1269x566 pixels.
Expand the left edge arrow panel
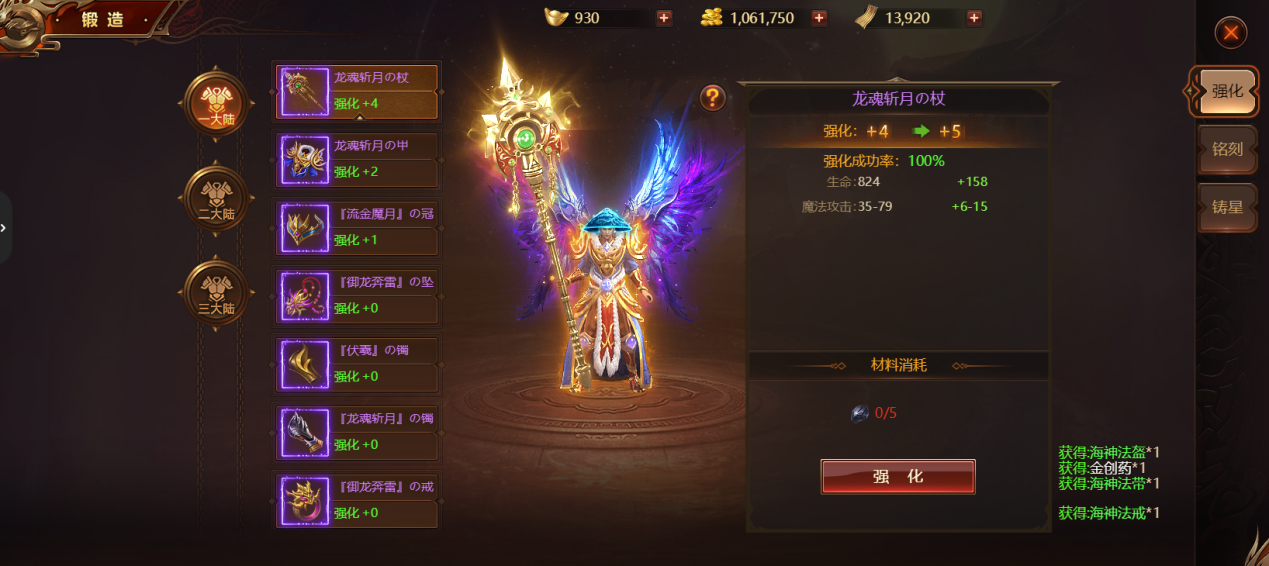5,228
